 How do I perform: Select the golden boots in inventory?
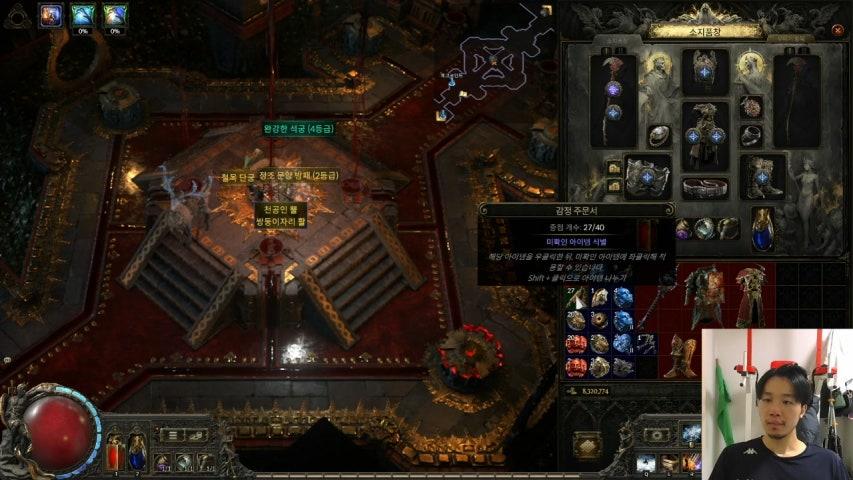point(681,355)
